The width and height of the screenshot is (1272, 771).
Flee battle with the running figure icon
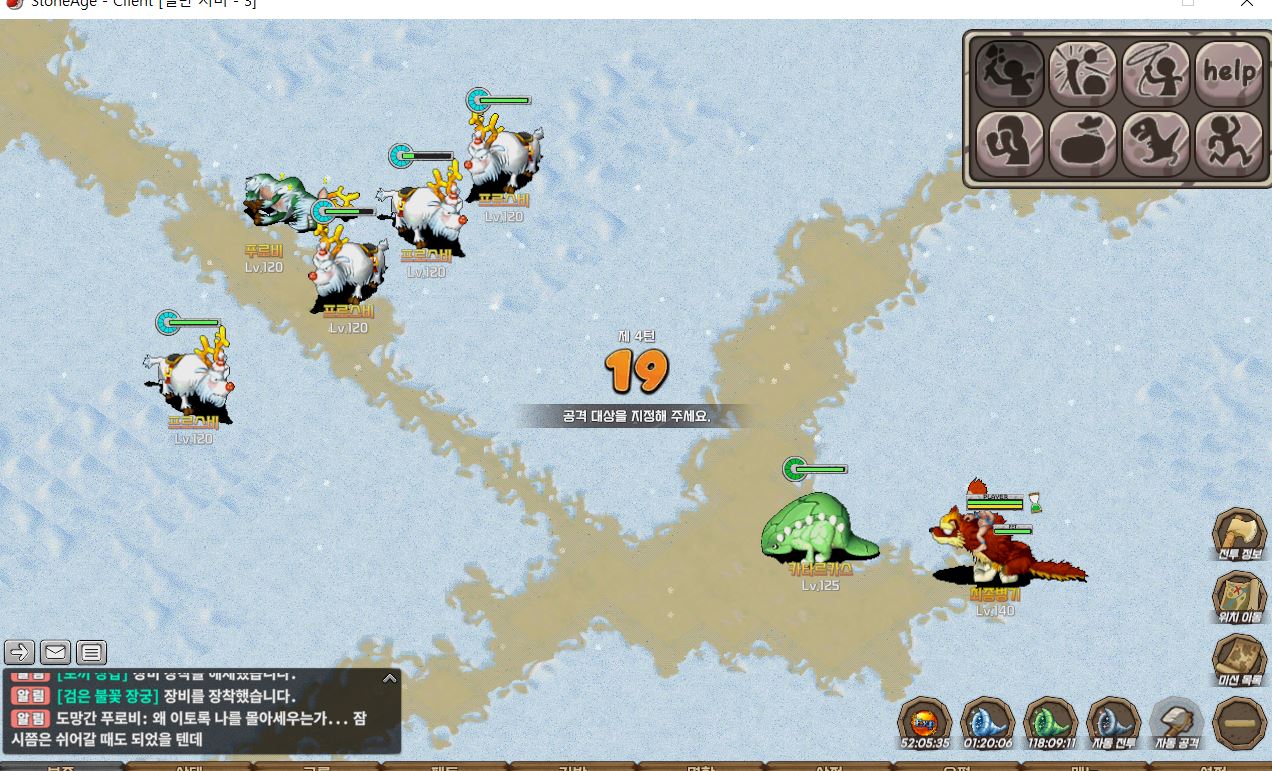pyautogui.click(x=1229, y=143)
